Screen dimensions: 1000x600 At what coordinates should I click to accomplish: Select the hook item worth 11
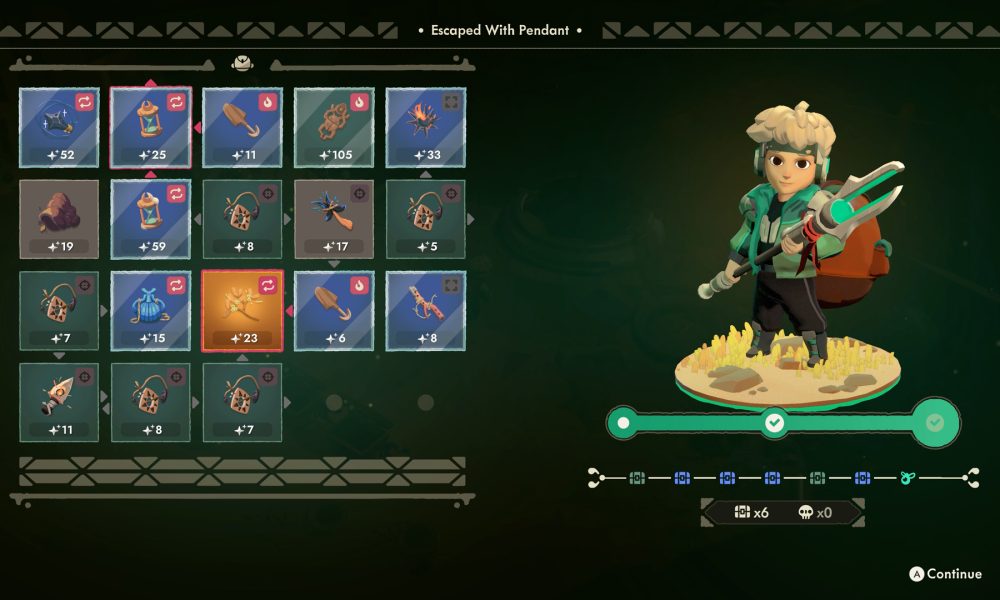pos(243,127)
